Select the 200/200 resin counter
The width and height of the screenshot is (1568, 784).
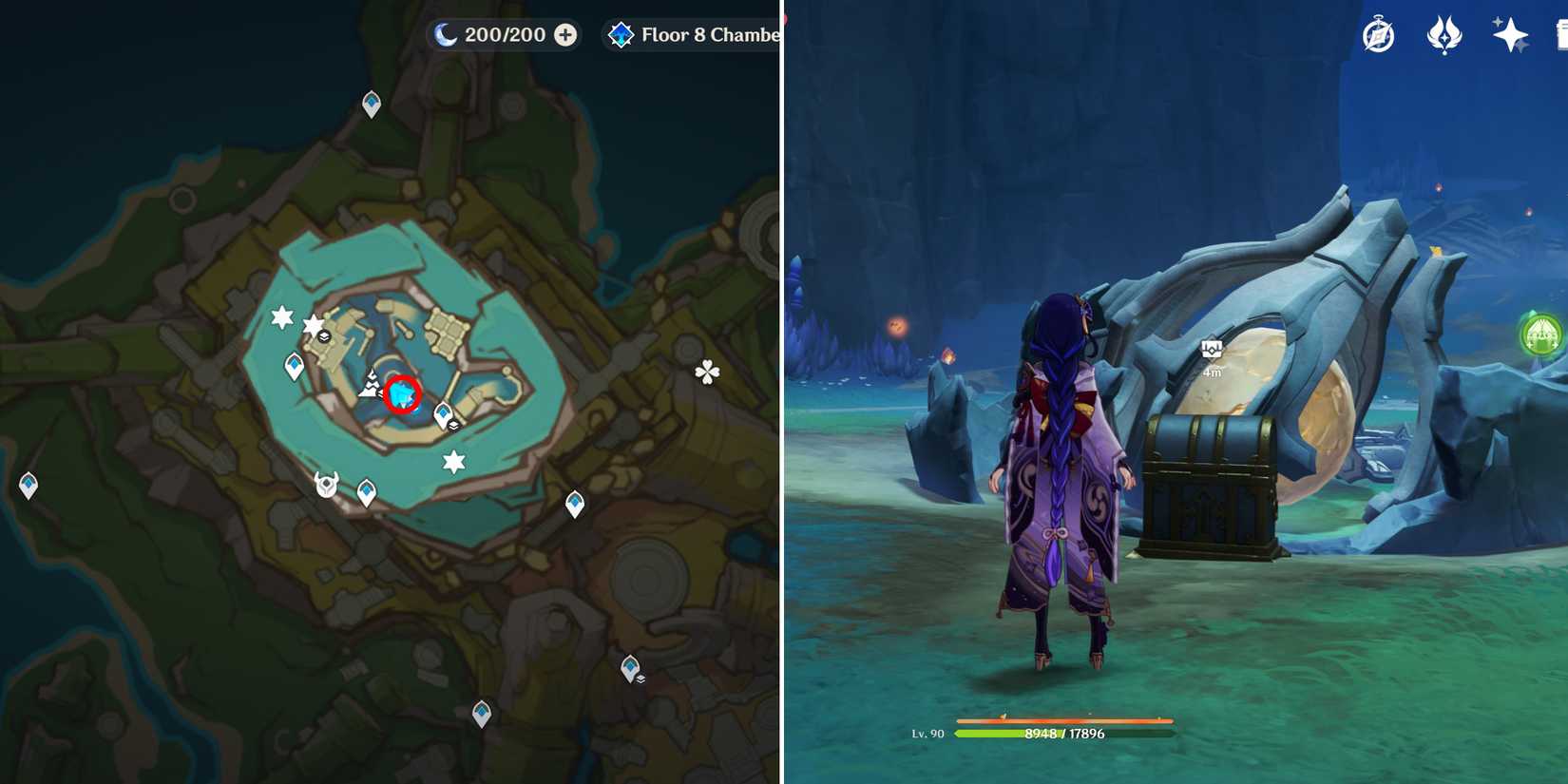pos(502,34)
